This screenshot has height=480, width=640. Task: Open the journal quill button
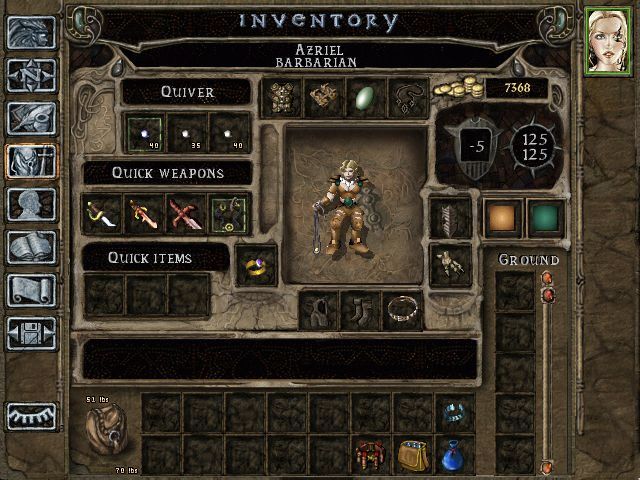click(x=31, y=118)
